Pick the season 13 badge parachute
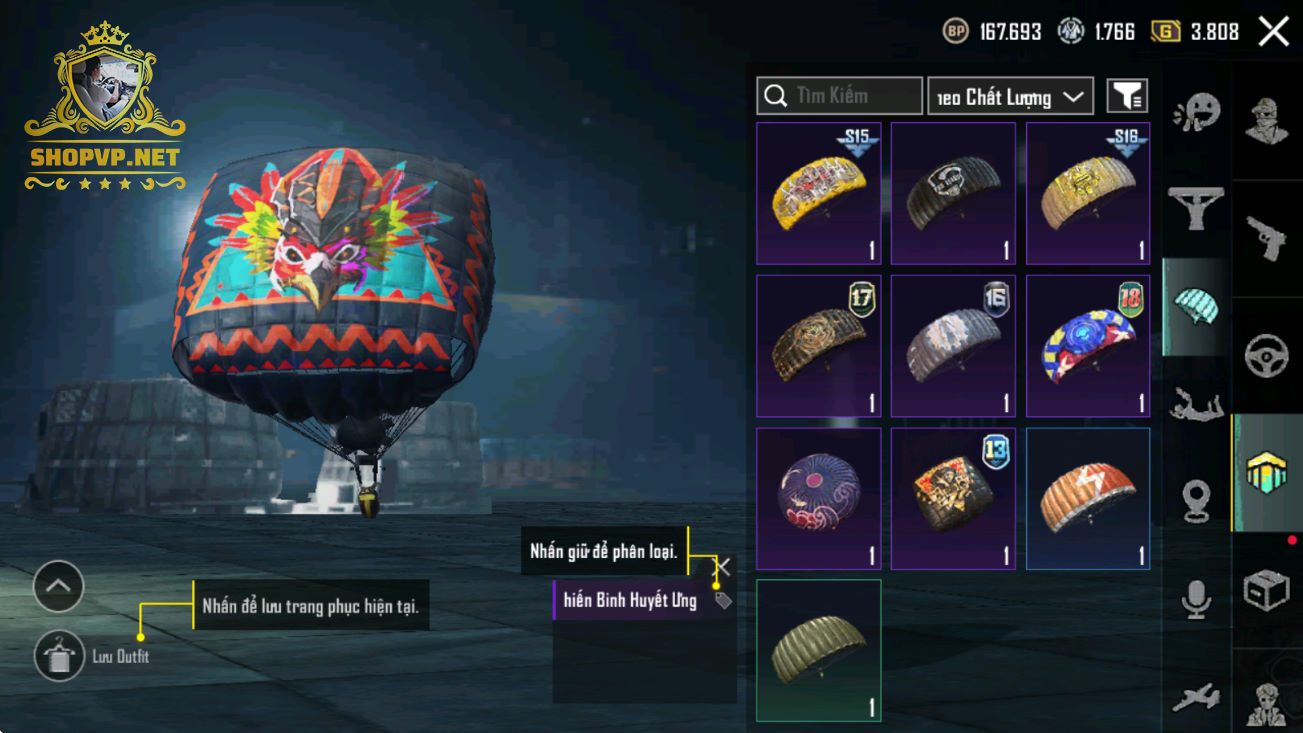1303x733 pixels. point(953,499)
